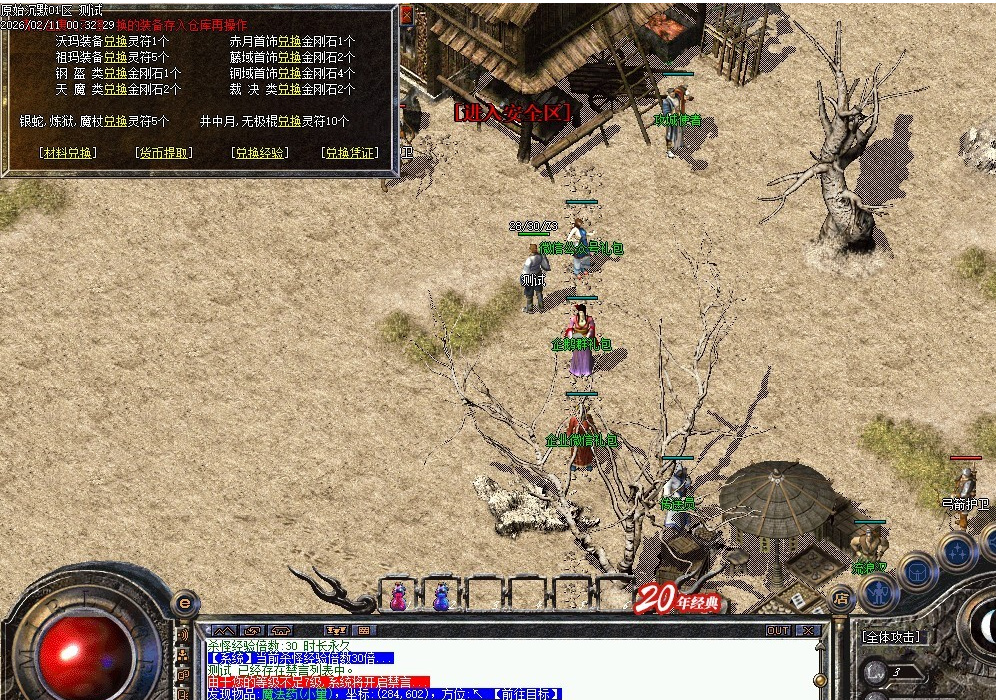
Task: Exchange 井中月, 无极棍 for 10 灵符
Action: 289,121
